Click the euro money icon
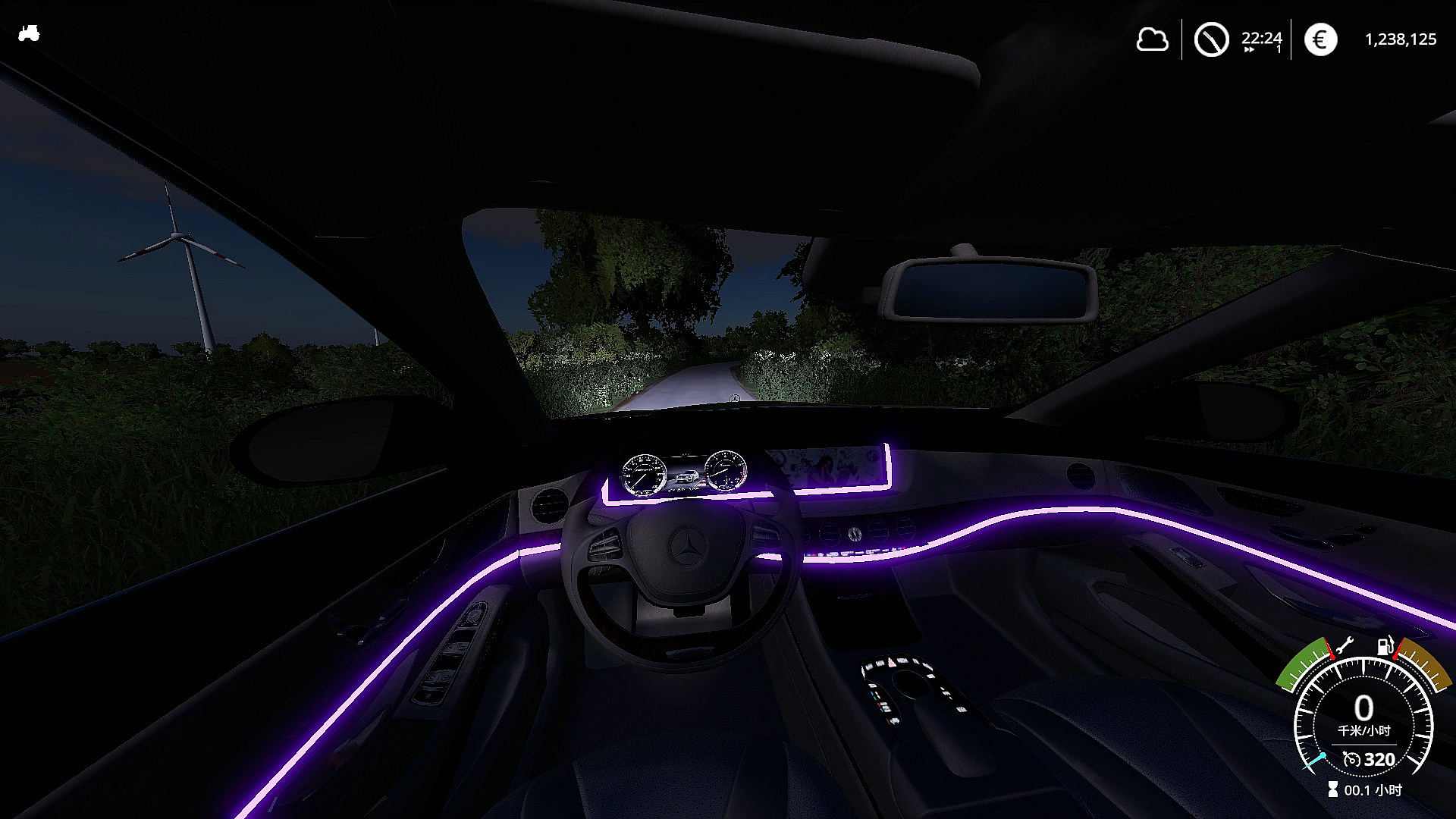Screen dimensions: 1456x819 [x=1320, y=39]
